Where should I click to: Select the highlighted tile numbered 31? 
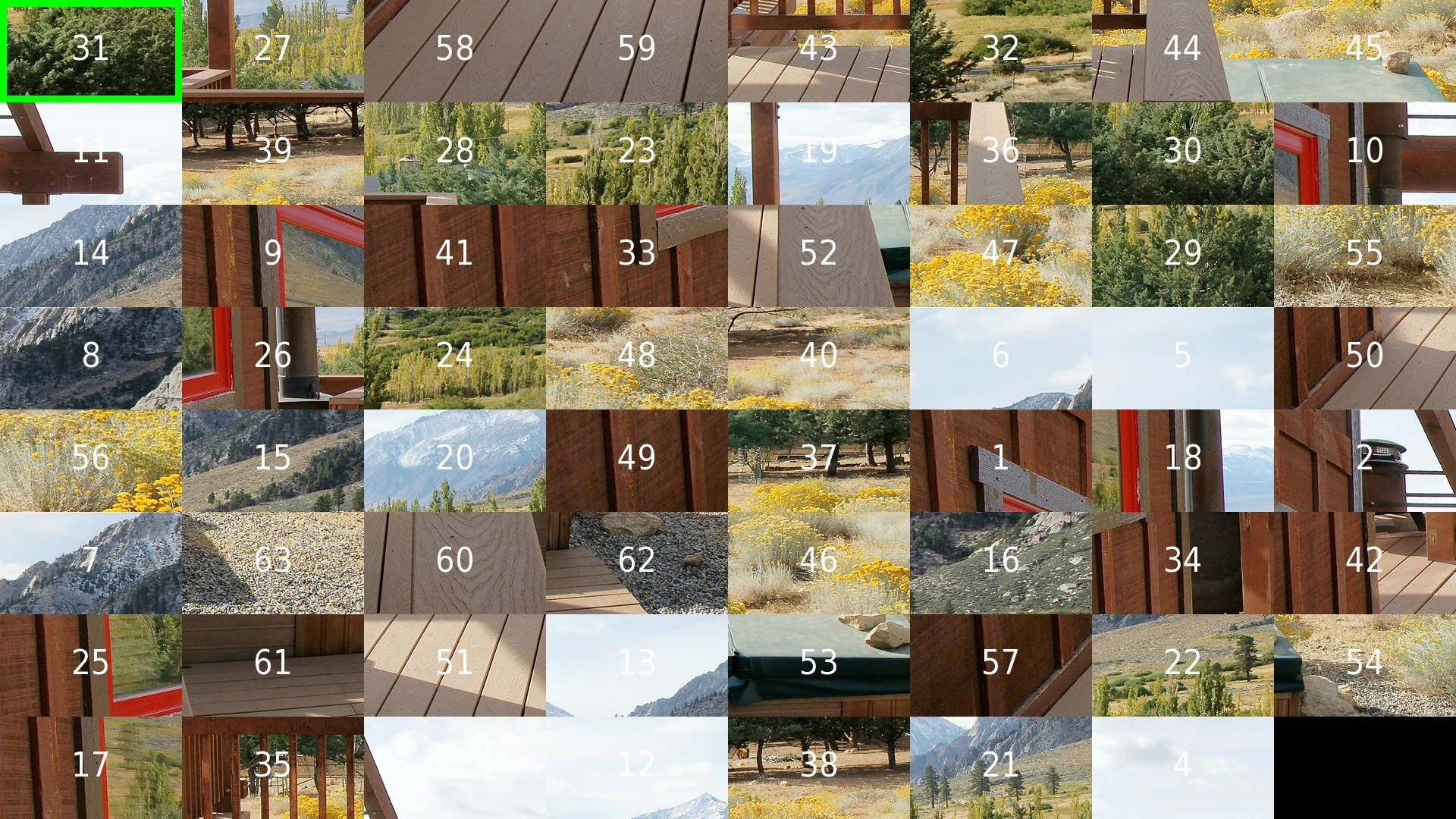tap(91, 51)
